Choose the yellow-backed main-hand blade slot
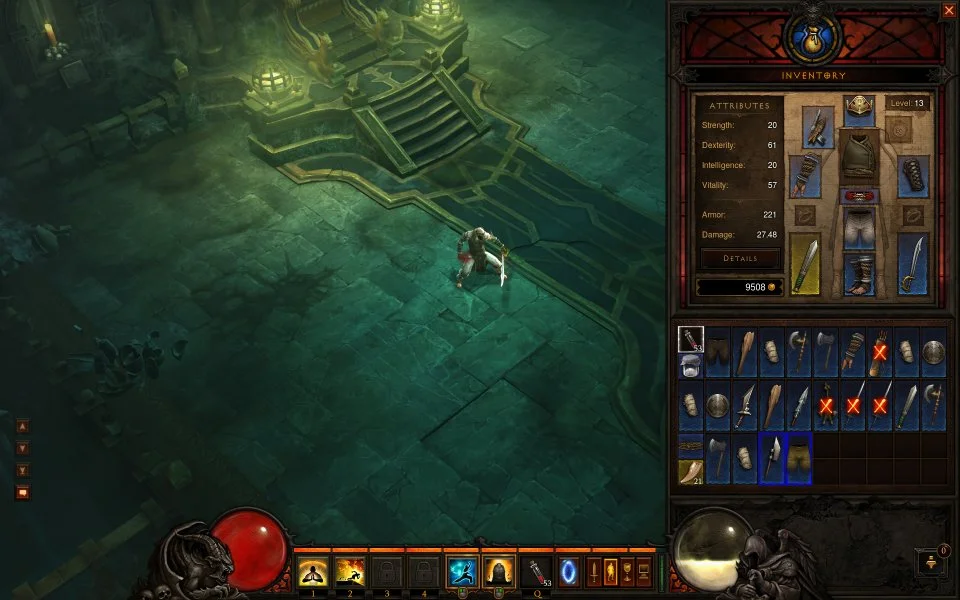Image resolution: width=960 pixels, height=600 pixels. point(805,264)
